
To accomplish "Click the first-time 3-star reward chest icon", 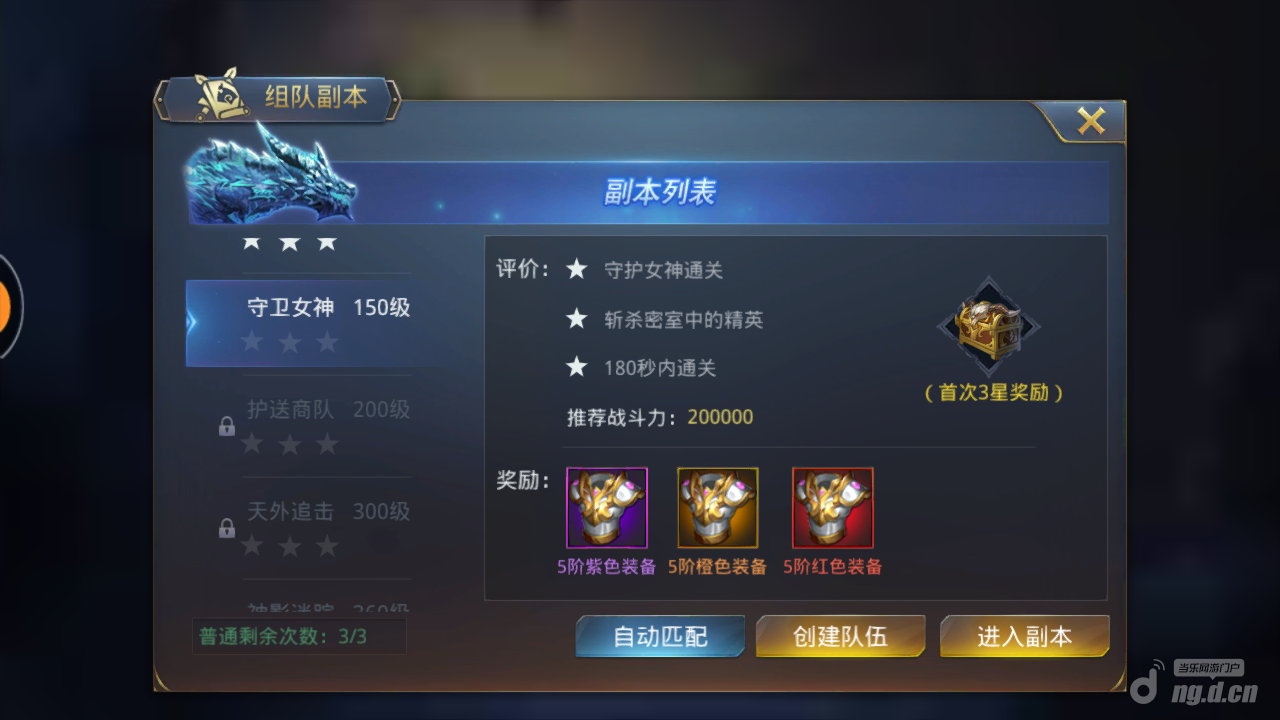I will pyautogui.click(x=990, y=327).
